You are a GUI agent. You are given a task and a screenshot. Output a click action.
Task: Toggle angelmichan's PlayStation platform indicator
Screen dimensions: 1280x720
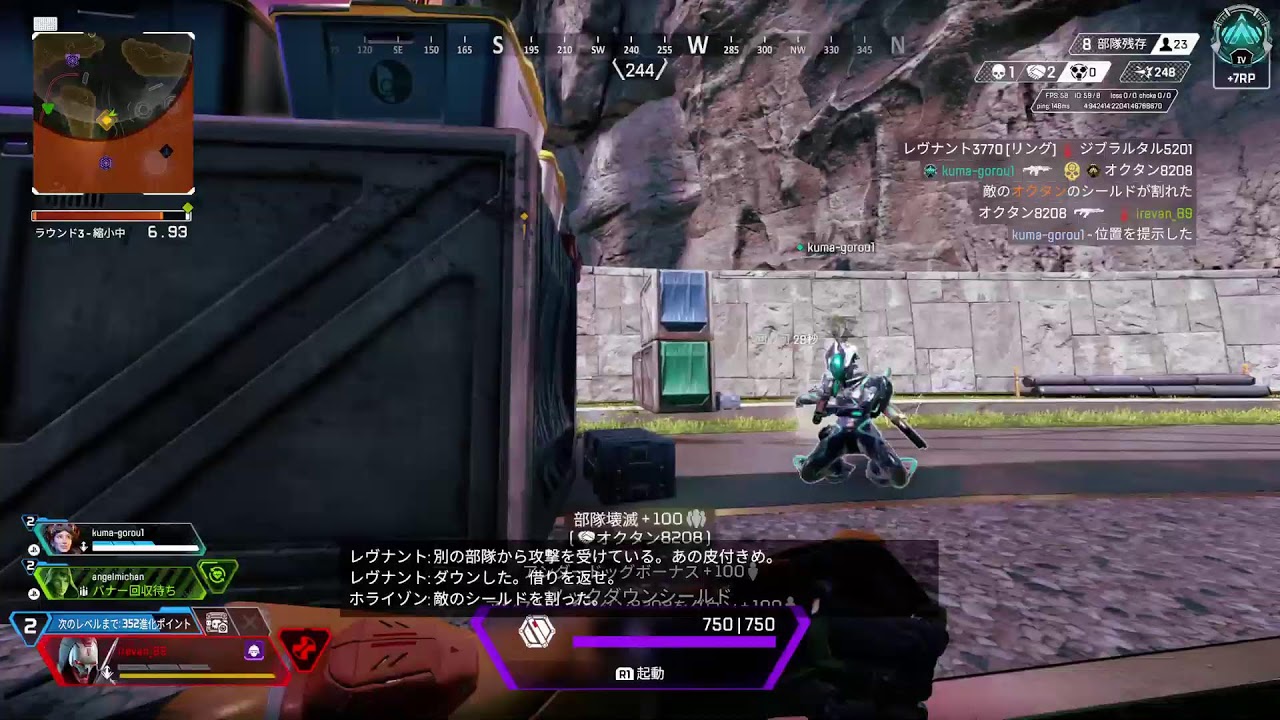(x=33, y=592)
